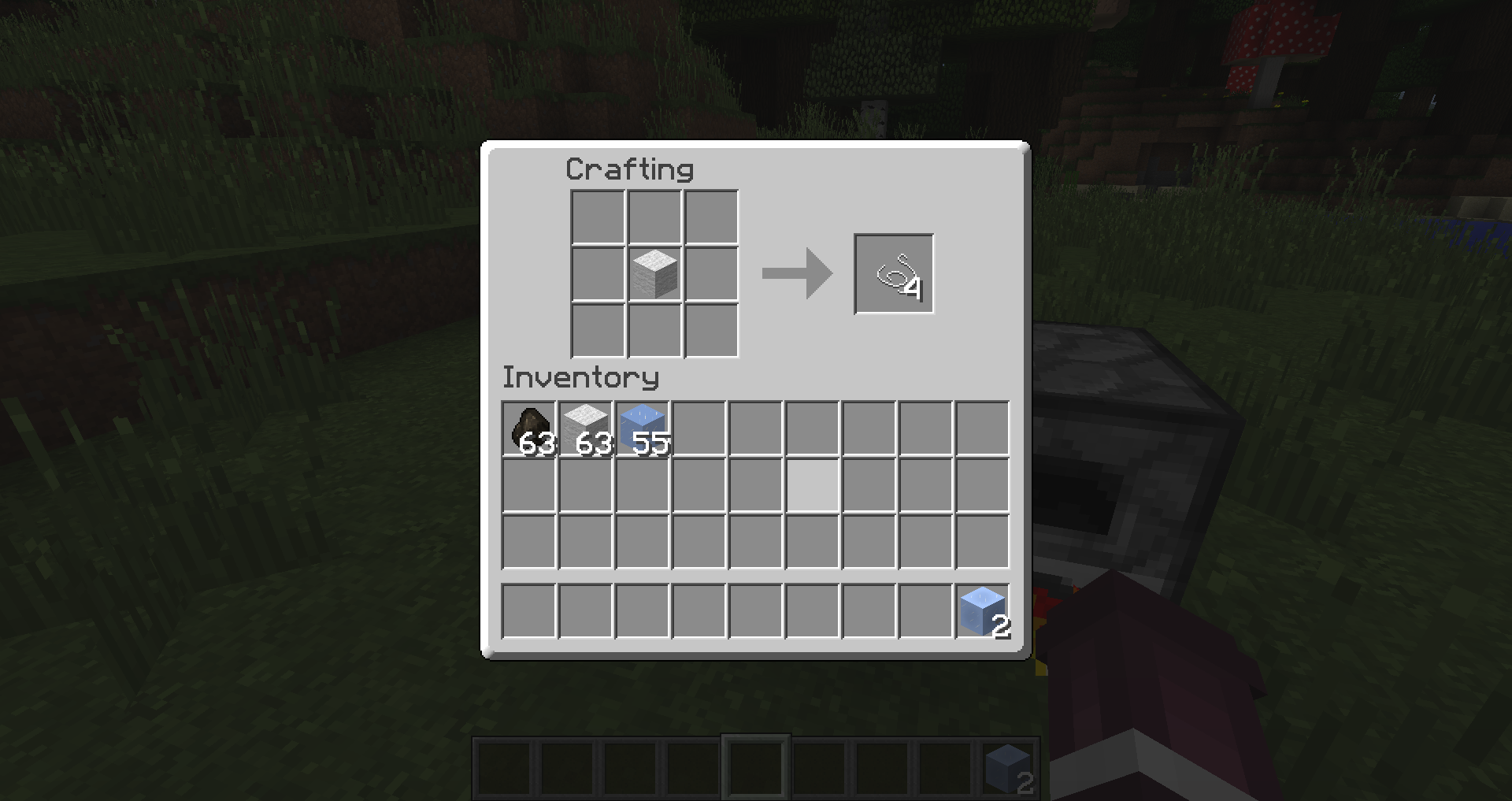Image resolution: width=1512 pixels, height=801 pixels.
Task: Select the white wool stack of 63
Action: [586, 428]
